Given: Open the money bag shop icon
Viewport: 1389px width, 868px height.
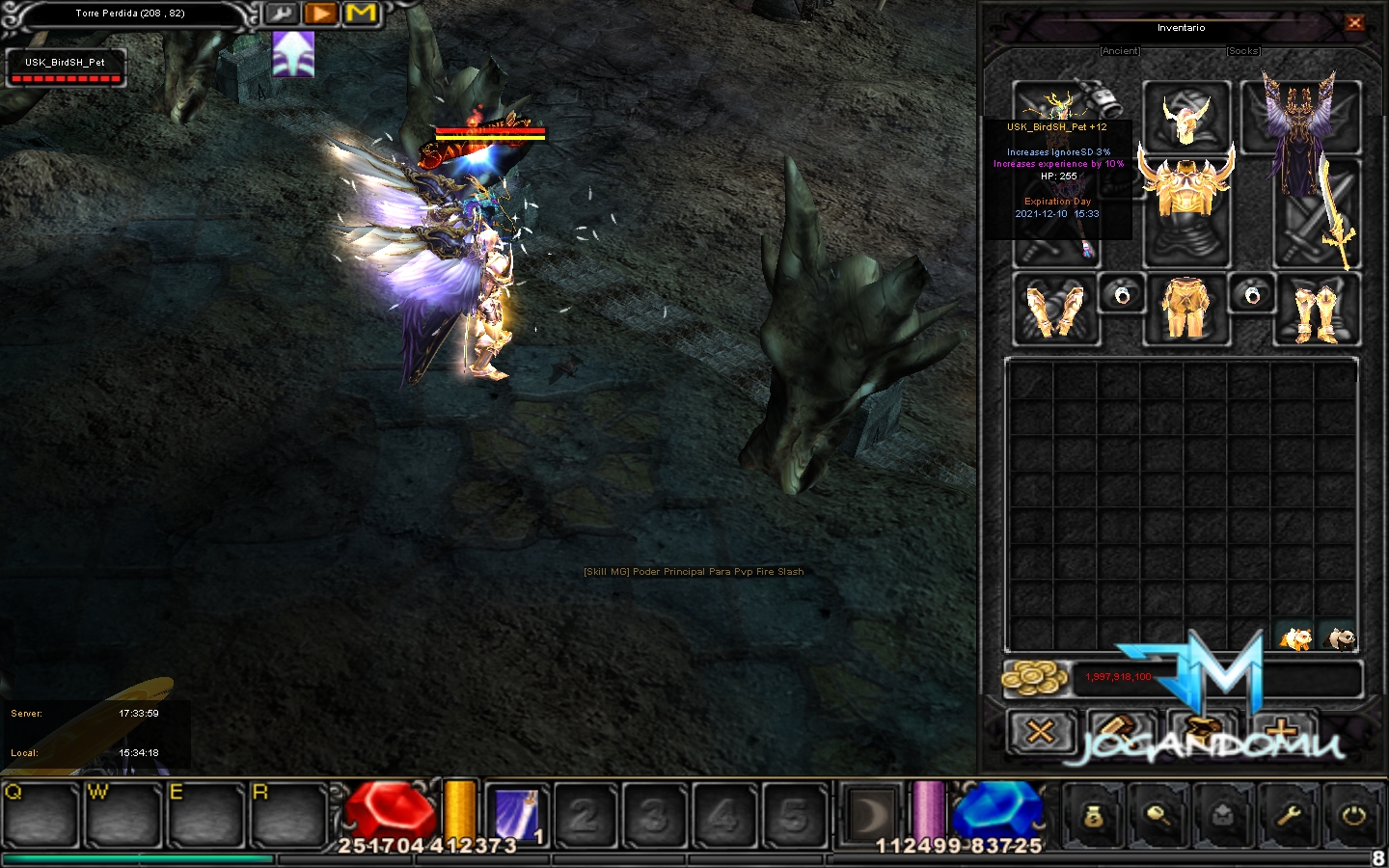Looking at the screenshot, I should (1092, 816).
